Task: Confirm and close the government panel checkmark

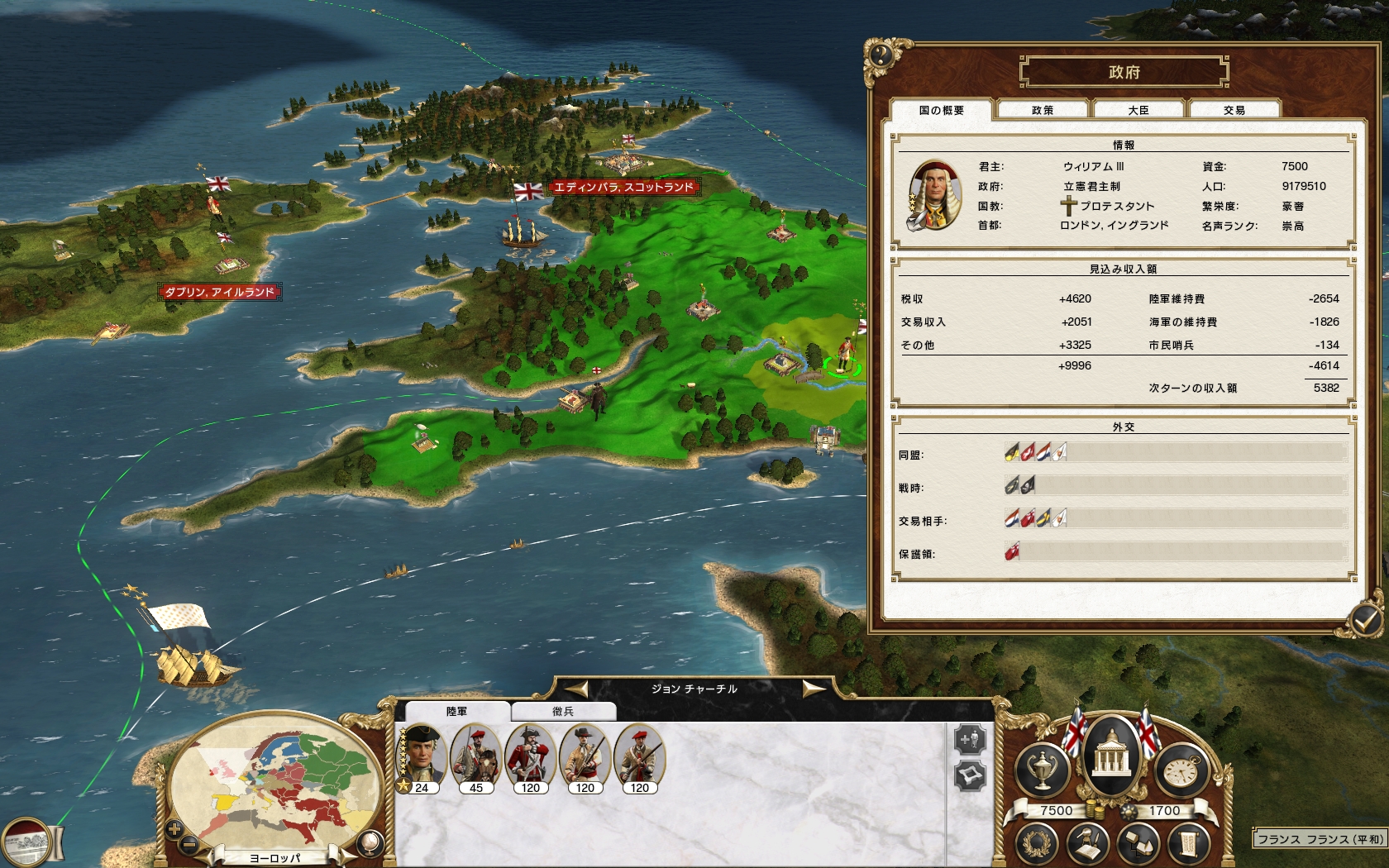Action: pos(1364,618)
